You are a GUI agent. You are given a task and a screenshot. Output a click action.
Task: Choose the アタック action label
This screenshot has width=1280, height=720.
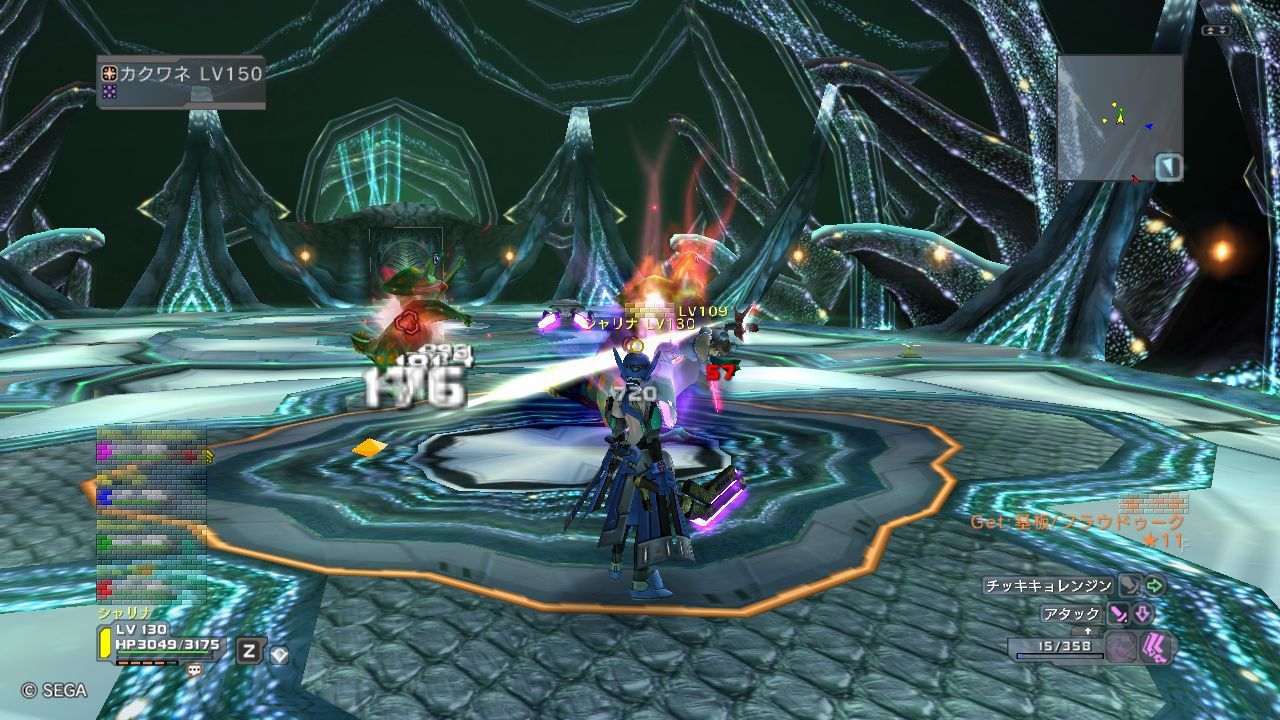1071,614
